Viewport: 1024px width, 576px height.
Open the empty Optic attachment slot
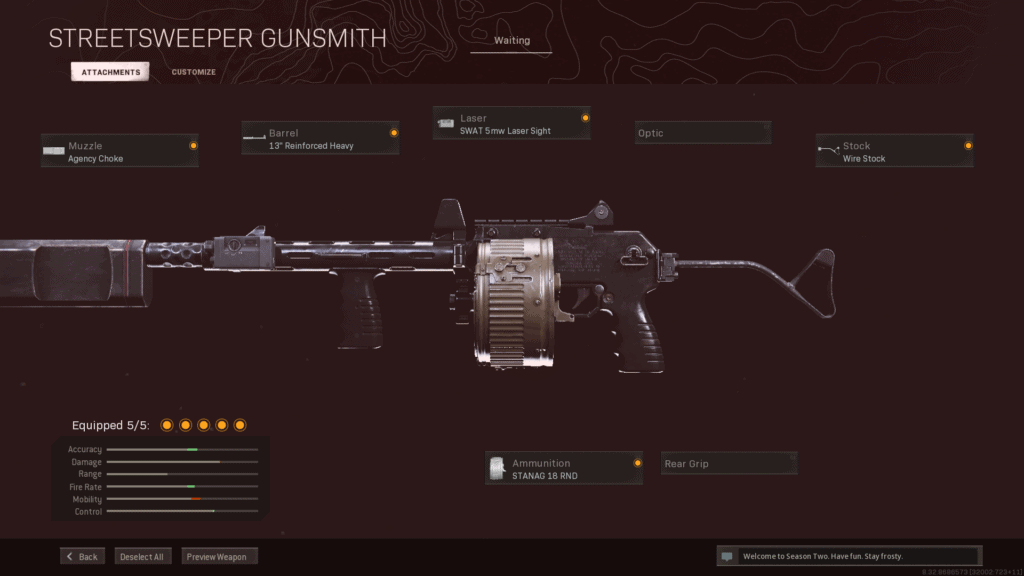tap(703, 133)
